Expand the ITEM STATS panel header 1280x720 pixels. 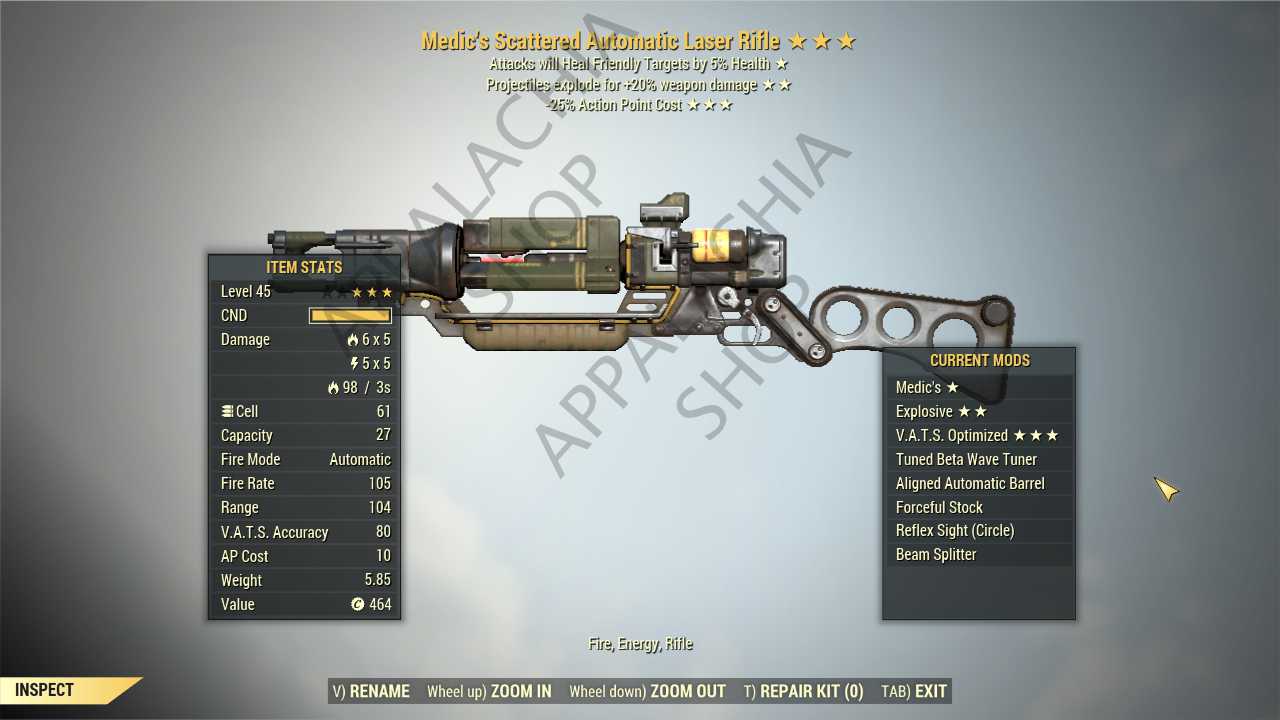[x=304, y=267]
